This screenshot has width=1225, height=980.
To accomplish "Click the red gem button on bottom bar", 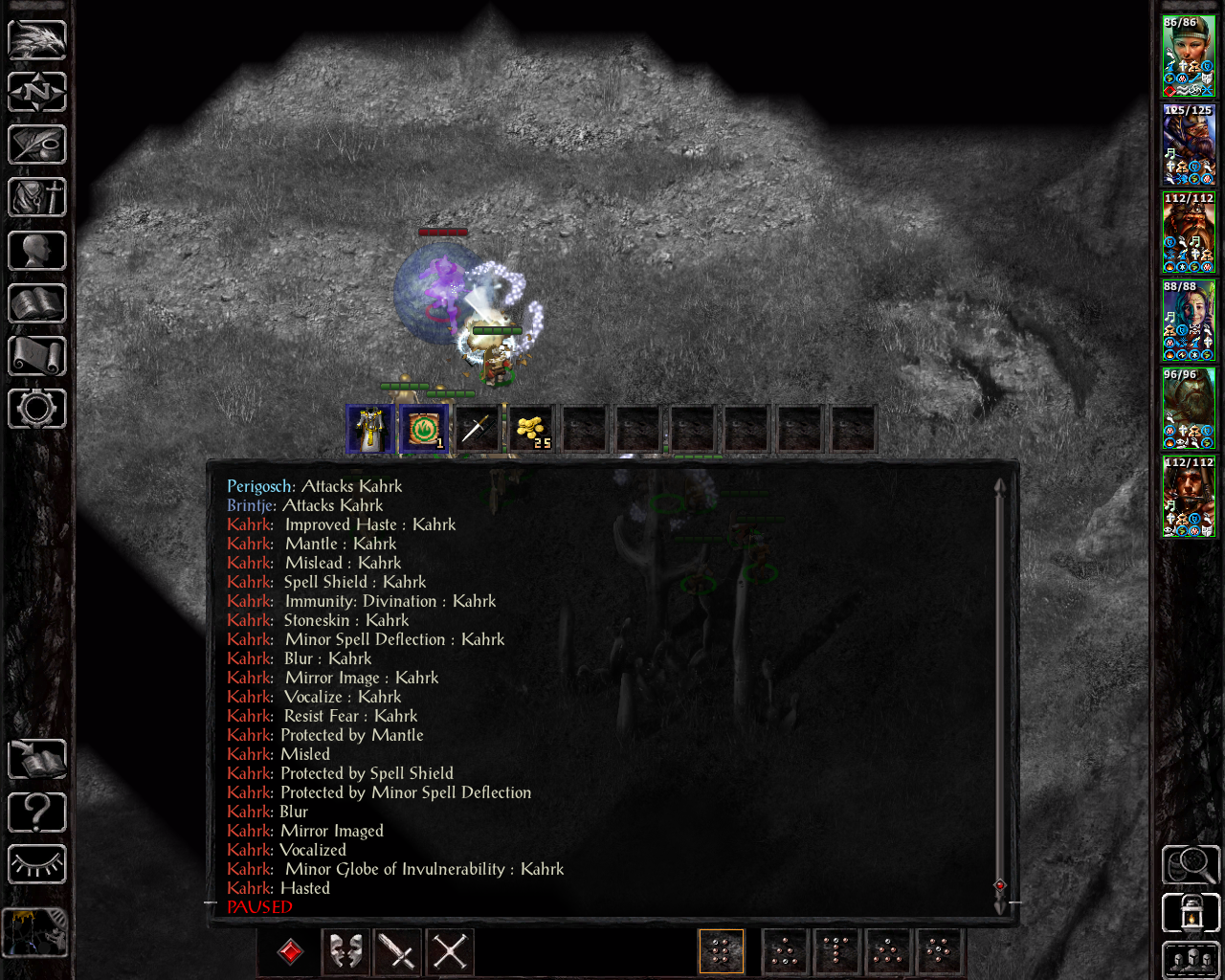I will [x=290, y=951].
